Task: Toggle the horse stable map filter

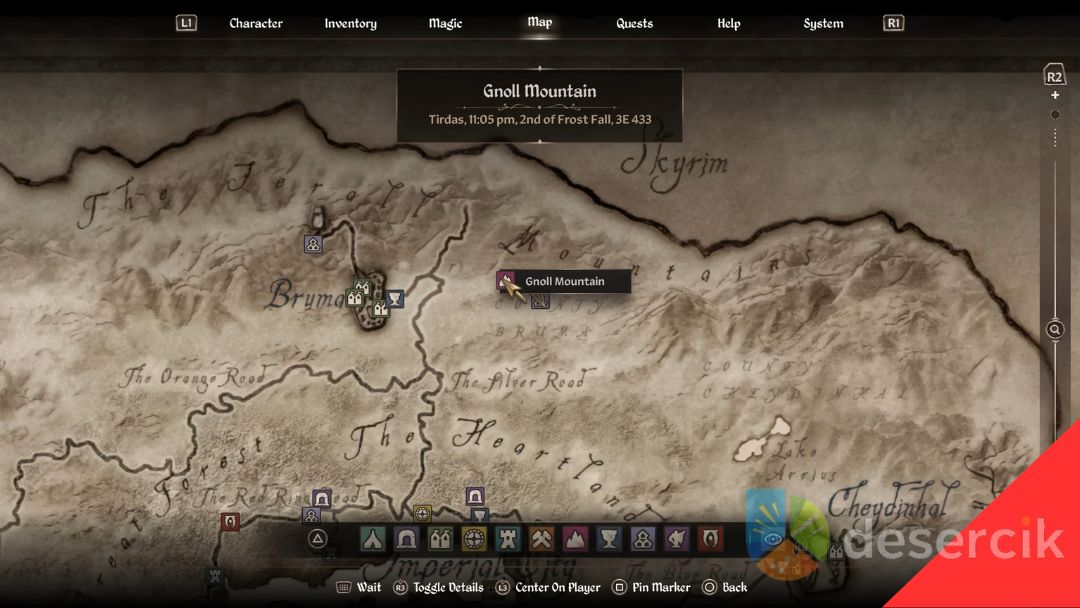Action: [x=677, y=539]
